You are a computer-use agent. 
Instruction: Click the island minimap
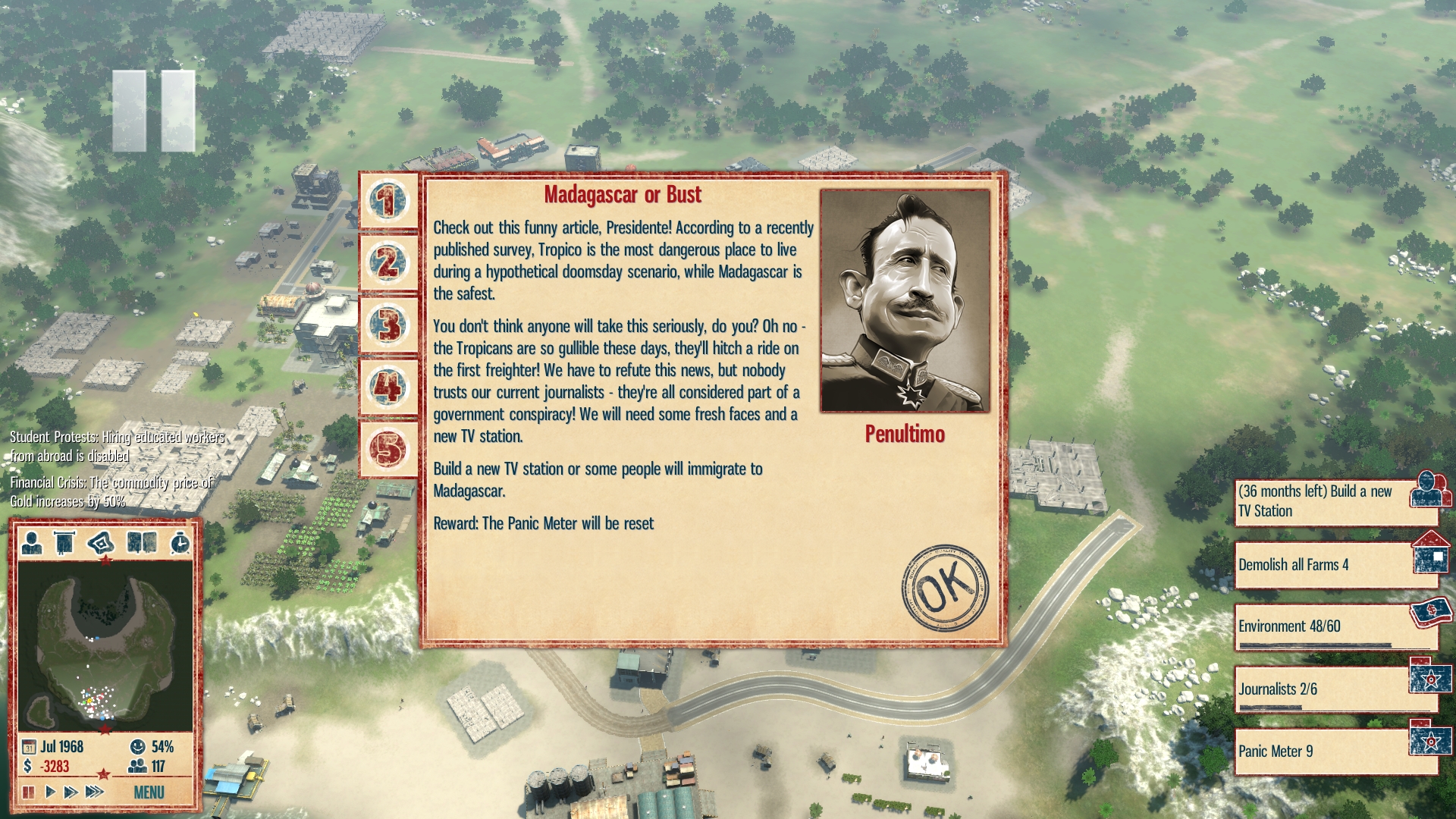105,645
